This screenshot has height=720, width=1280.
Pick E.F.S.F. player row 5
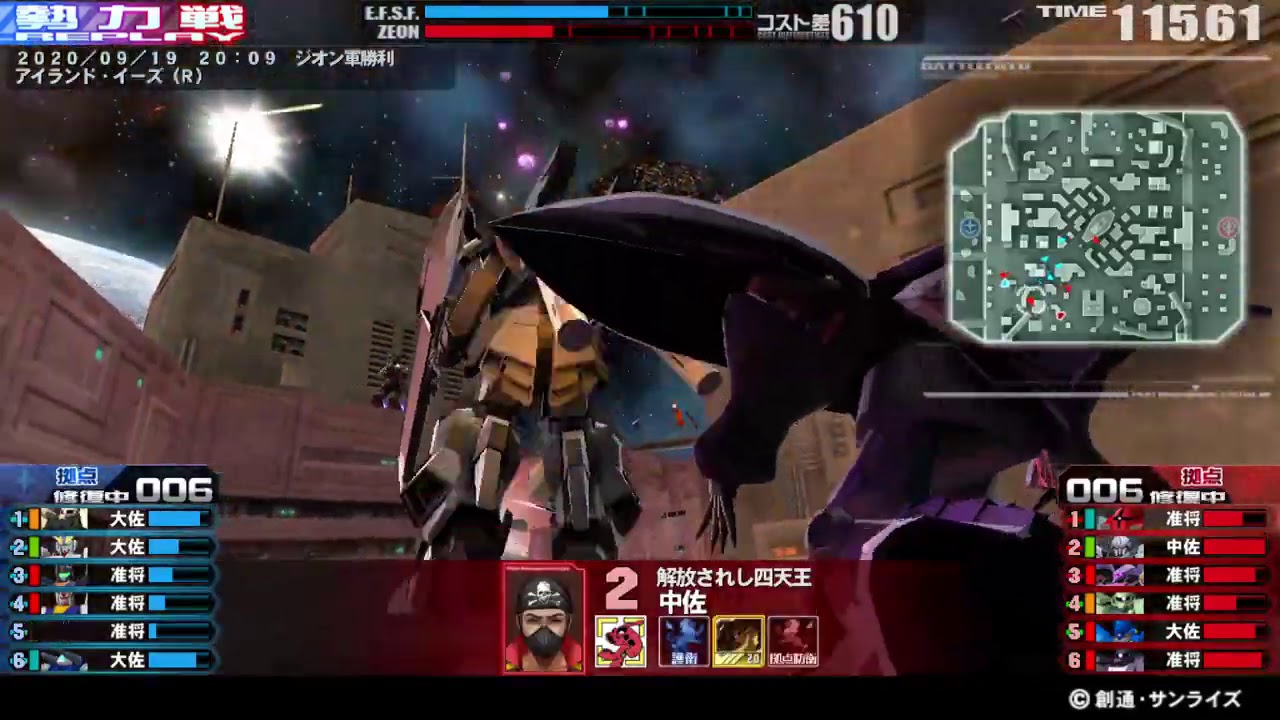tap(110, 631)
